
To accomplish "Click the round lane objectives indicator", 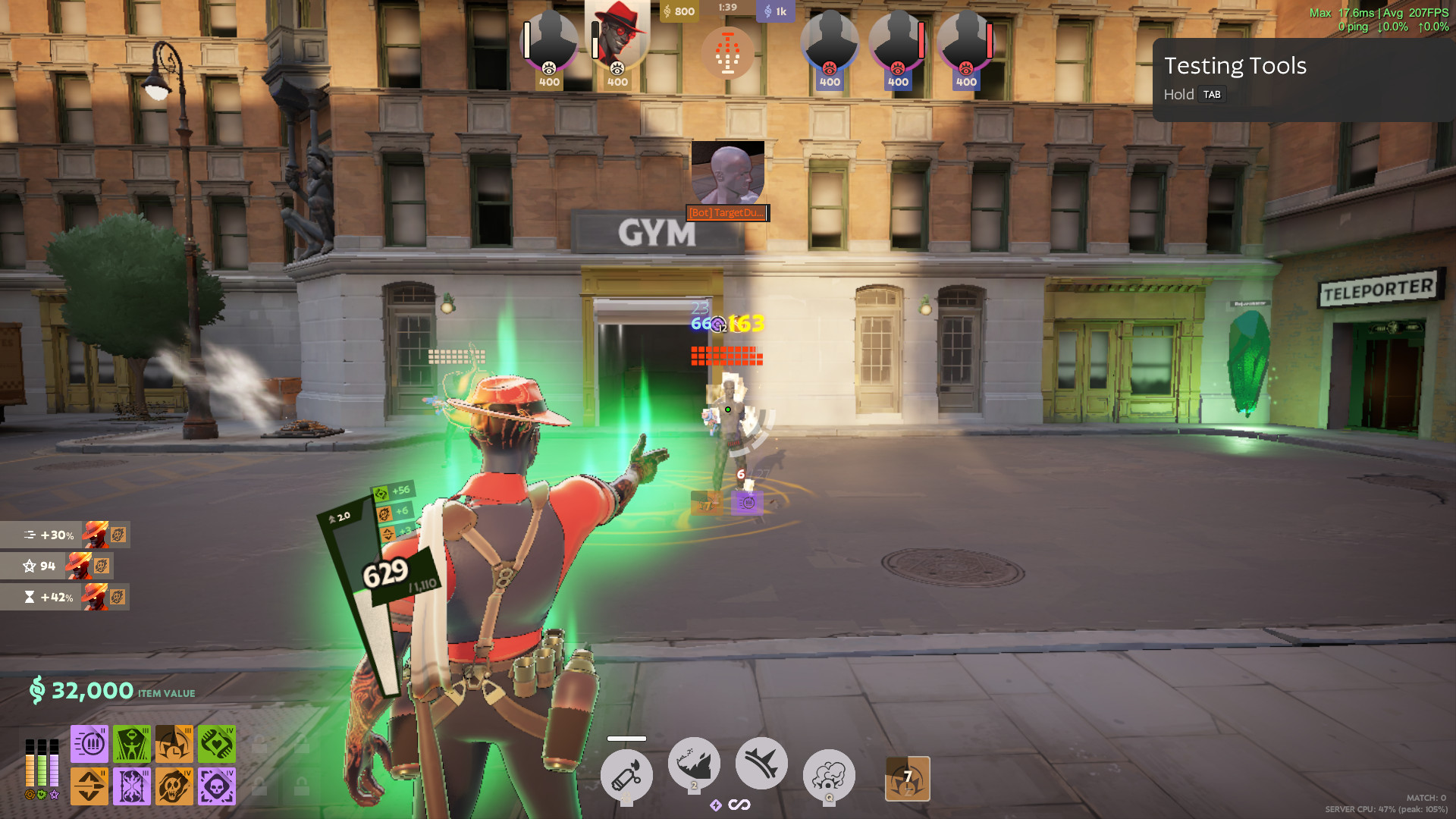I will point(727,52).
